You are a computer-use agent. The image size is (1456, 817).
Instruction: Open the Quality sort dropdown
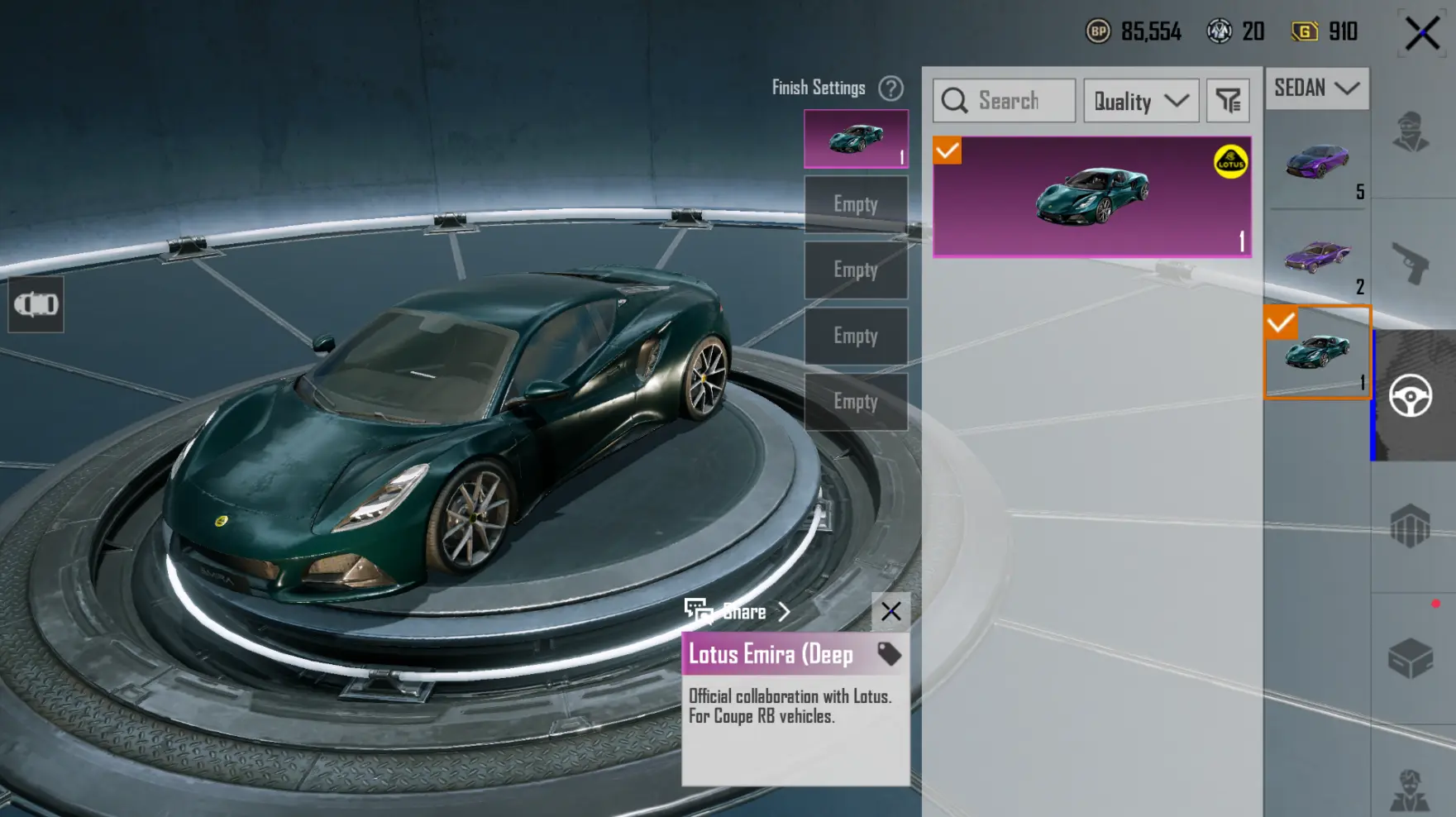(x=1141, y=101)
